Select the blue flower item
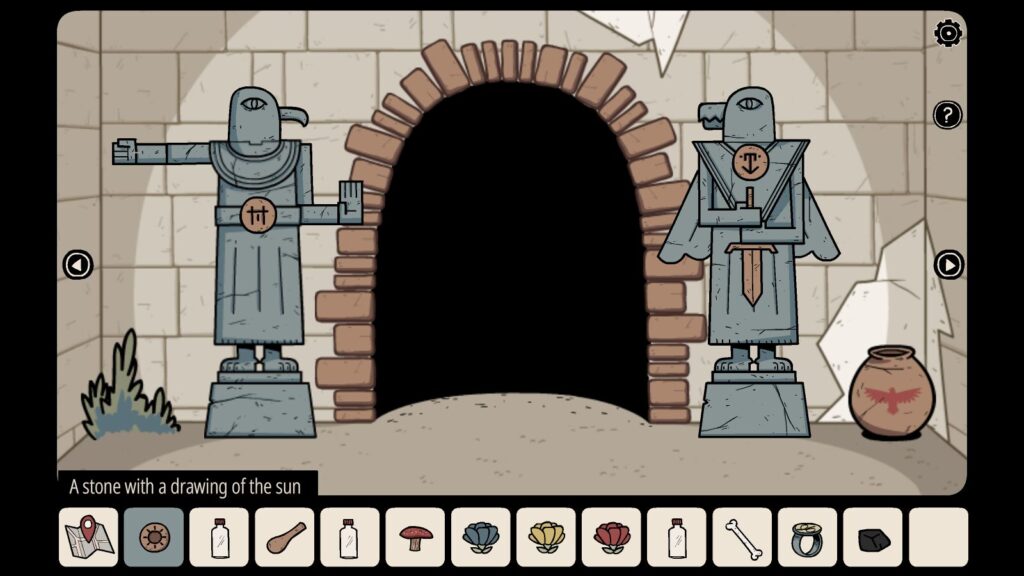 tap(480, 537)
